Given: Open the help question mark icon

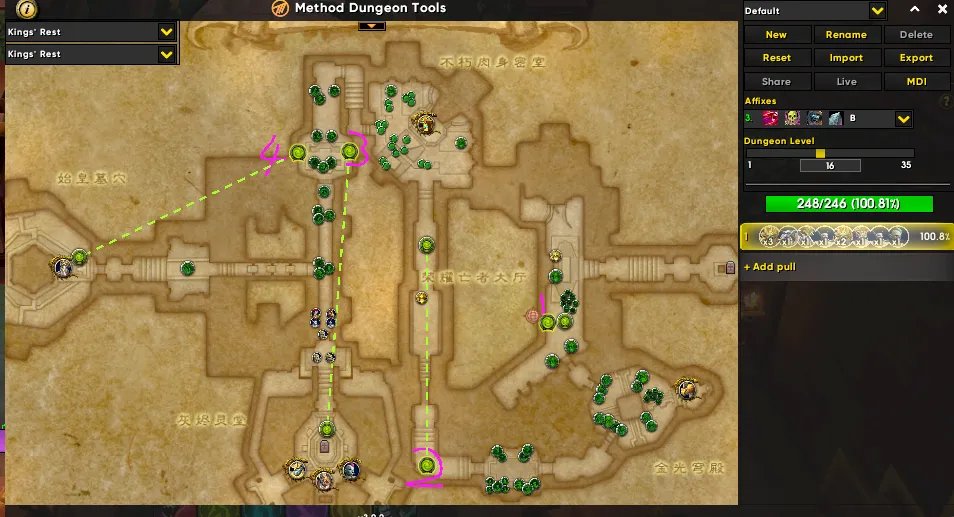Looking at the screenshot, I should pos(945,101).
